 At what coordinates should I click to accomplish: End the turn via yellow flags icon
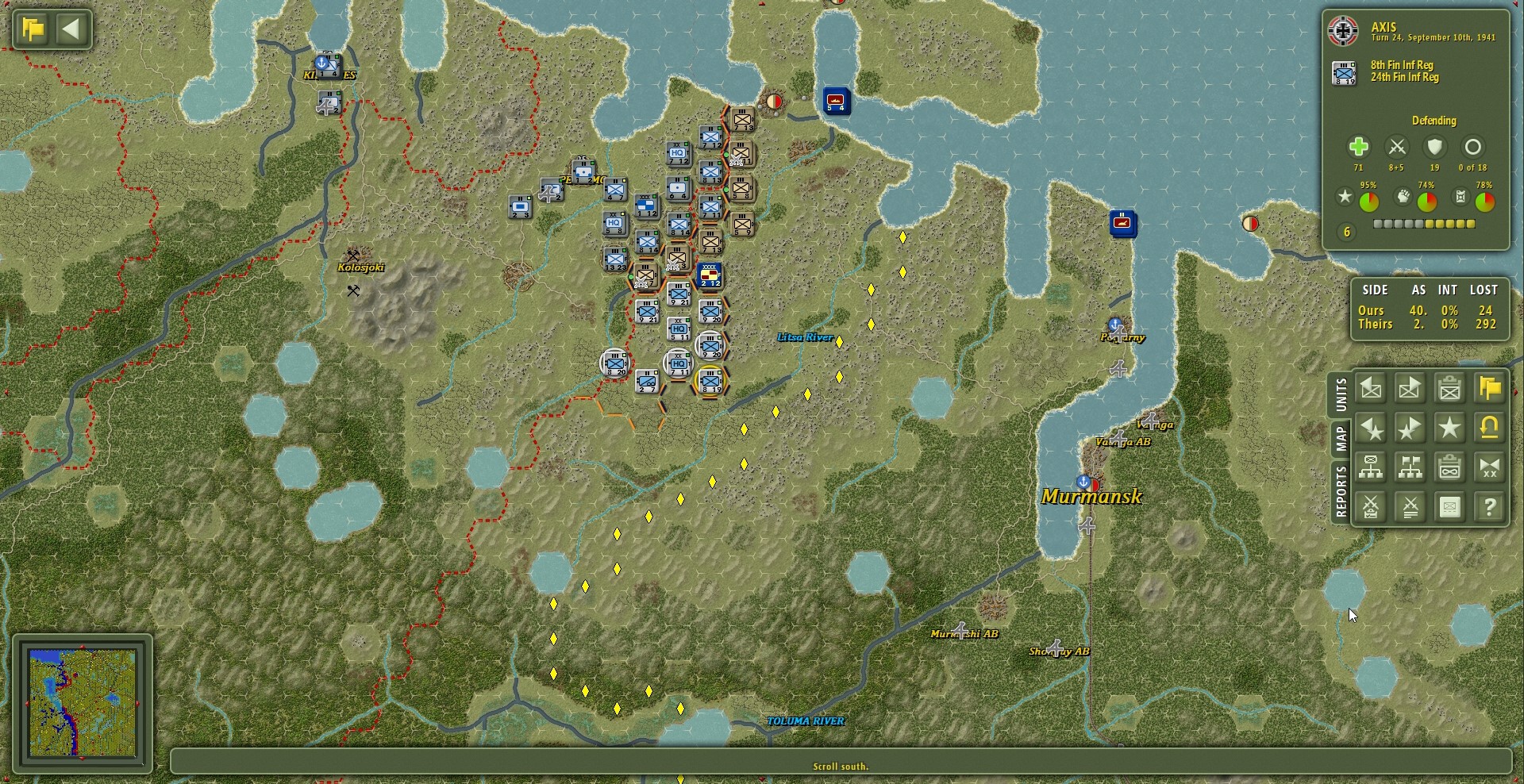(1490, 389)
